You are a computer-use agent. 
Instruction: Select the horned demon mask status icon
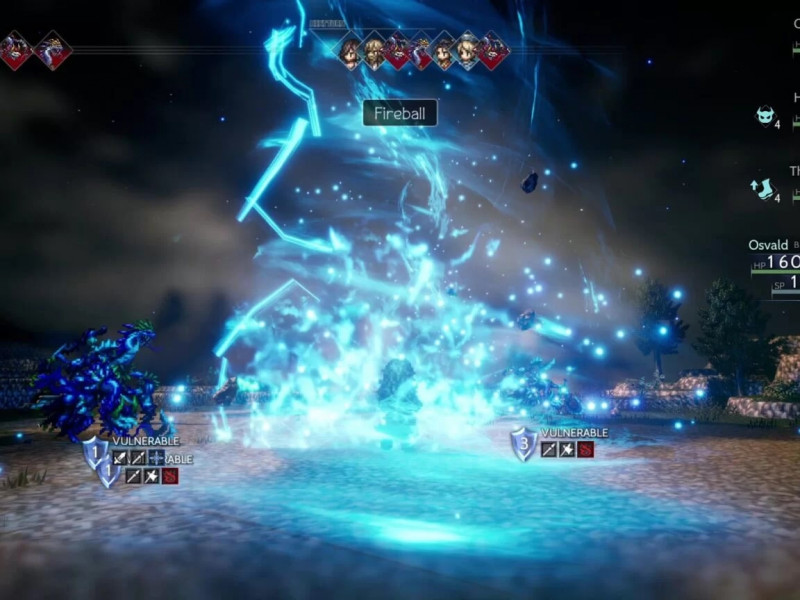tap(766, 115)
